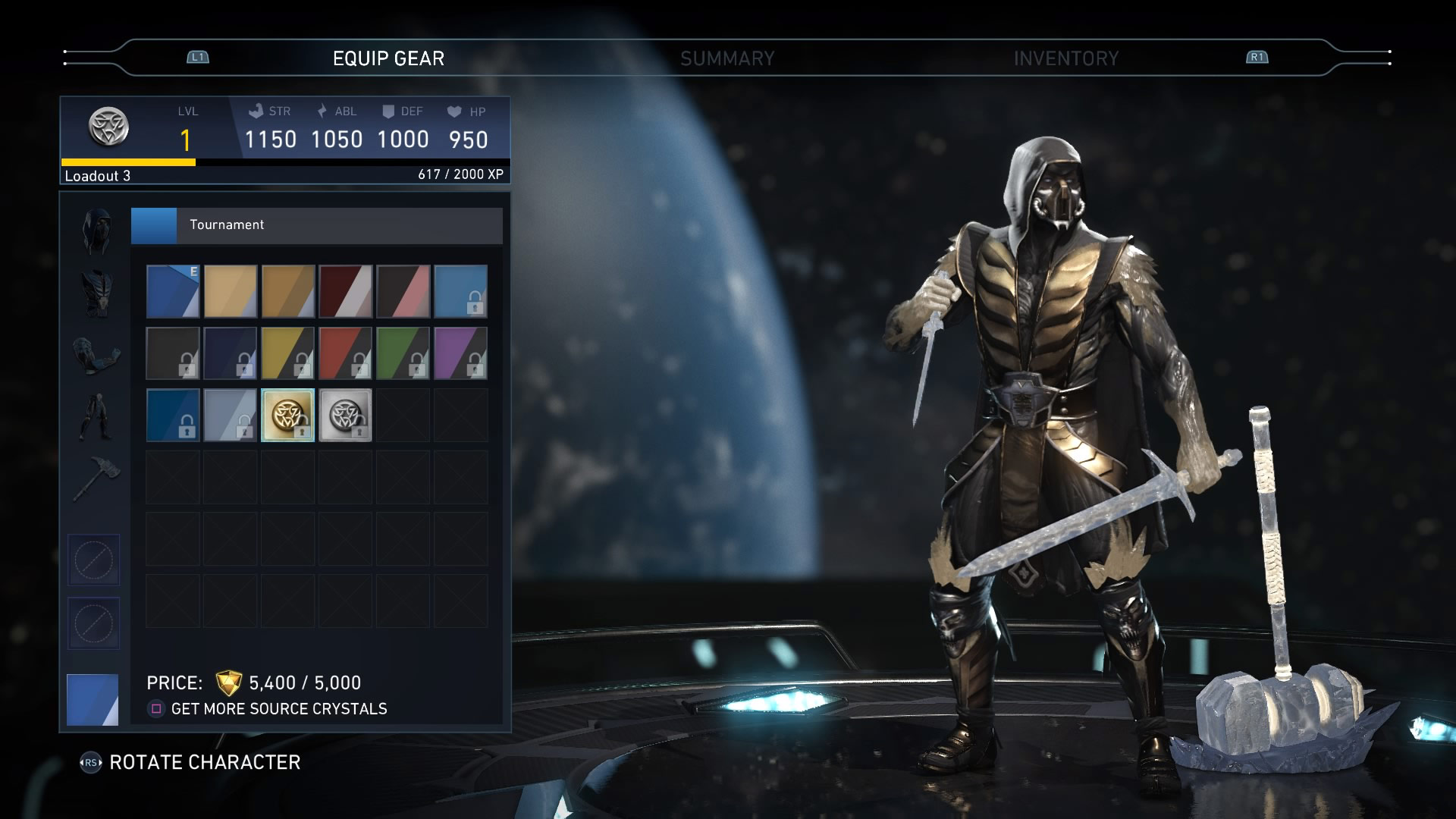
Task: Select the head gear slot icon
Action: tap(96, 230)
